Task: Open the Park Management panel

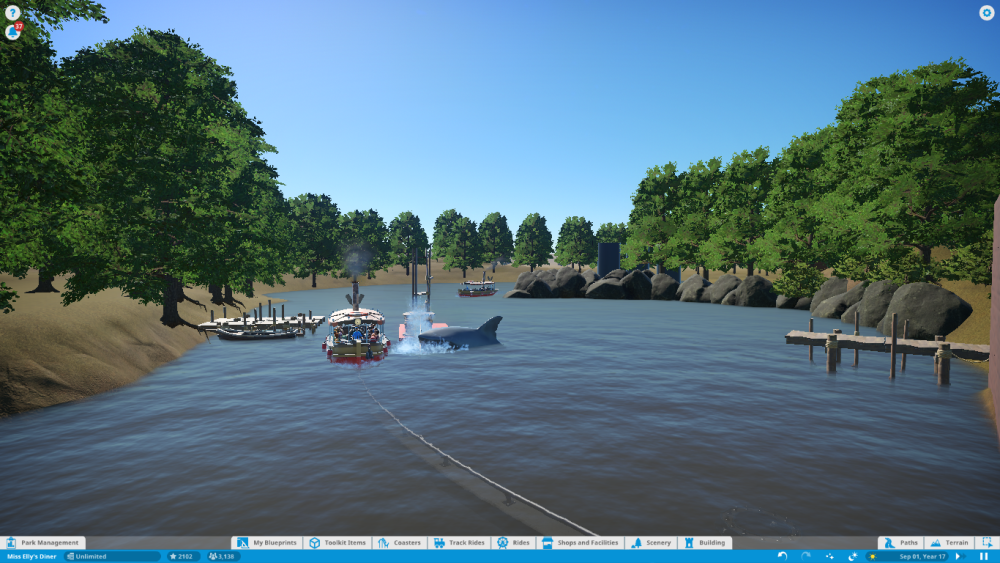Action: [43, 543]
